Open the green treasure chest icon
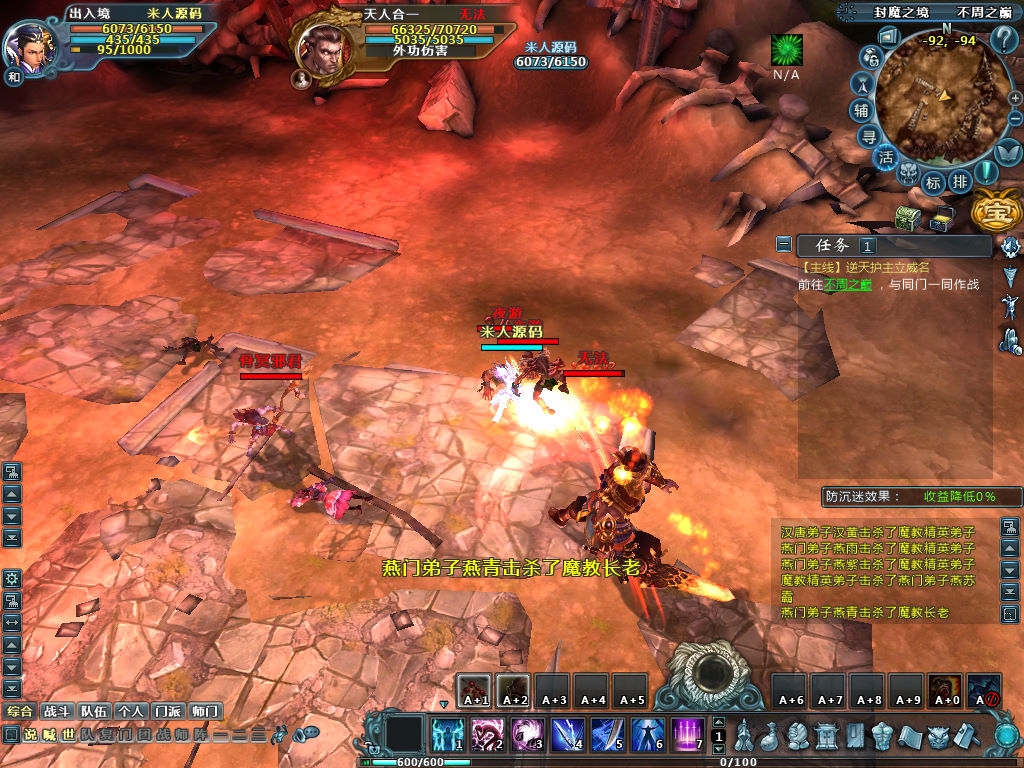The height and width of the screenshot is (768, 1024). tap(907, 217)
